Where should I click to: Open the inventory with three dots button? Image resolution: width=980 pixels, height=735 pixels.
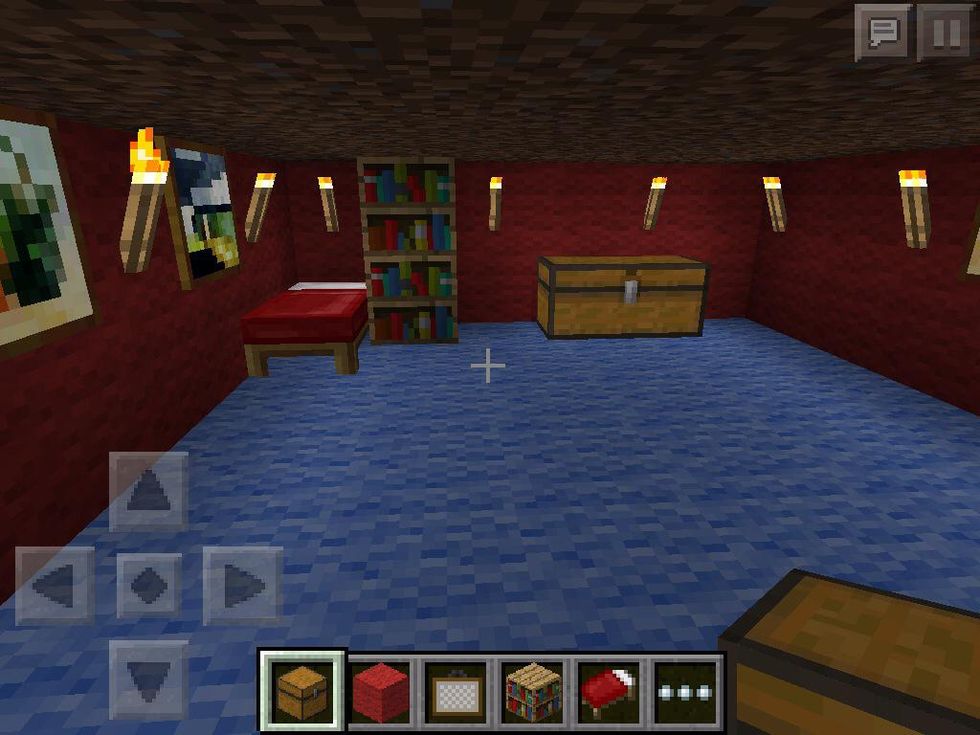[x=685, y=691]
